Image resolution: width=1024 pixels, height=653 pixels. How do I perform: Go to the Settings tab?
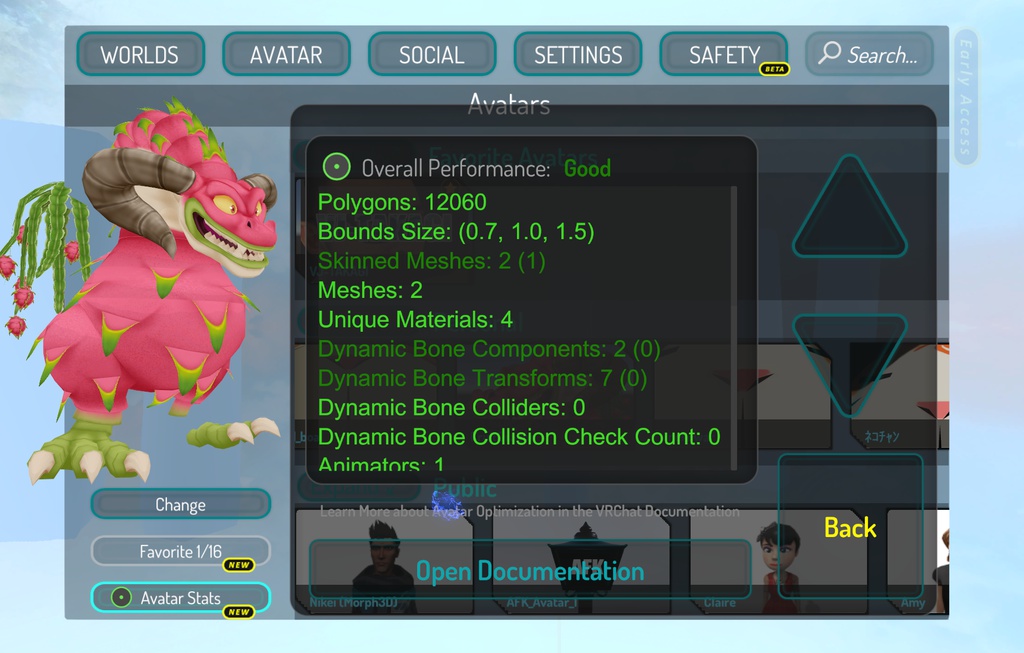click(578, 55)
